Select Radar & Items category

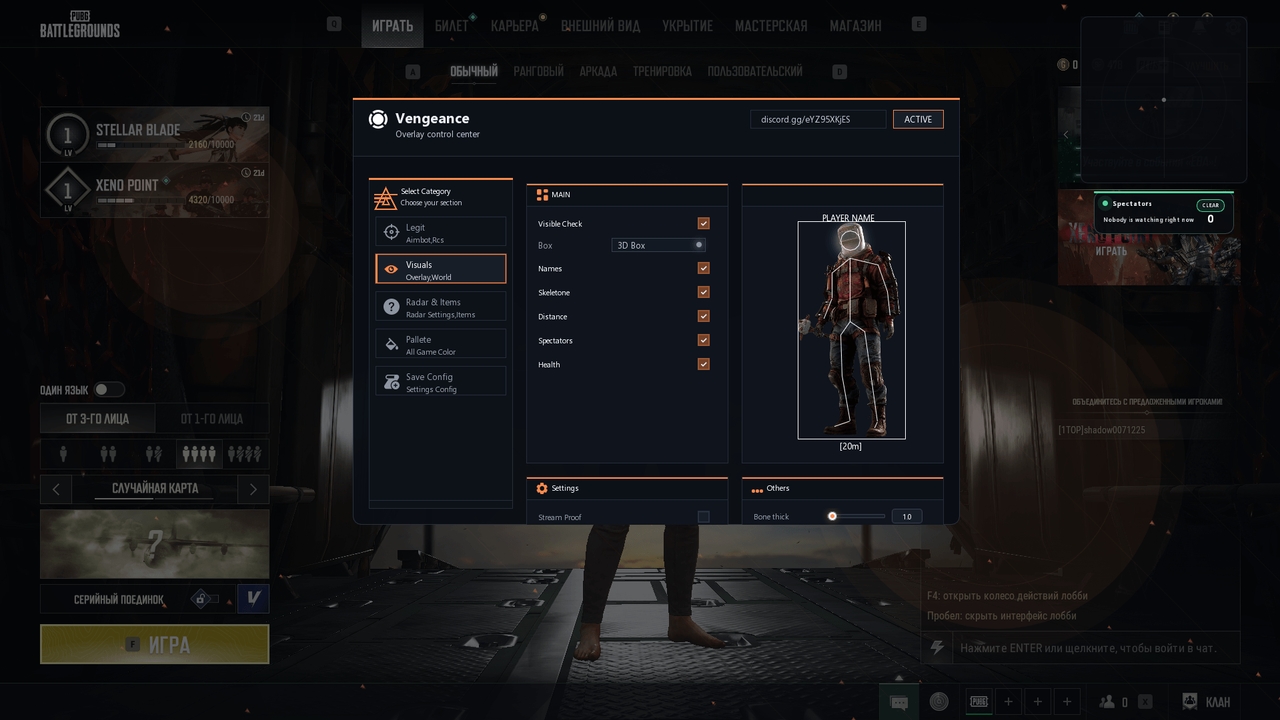click(x=441, y=308)
